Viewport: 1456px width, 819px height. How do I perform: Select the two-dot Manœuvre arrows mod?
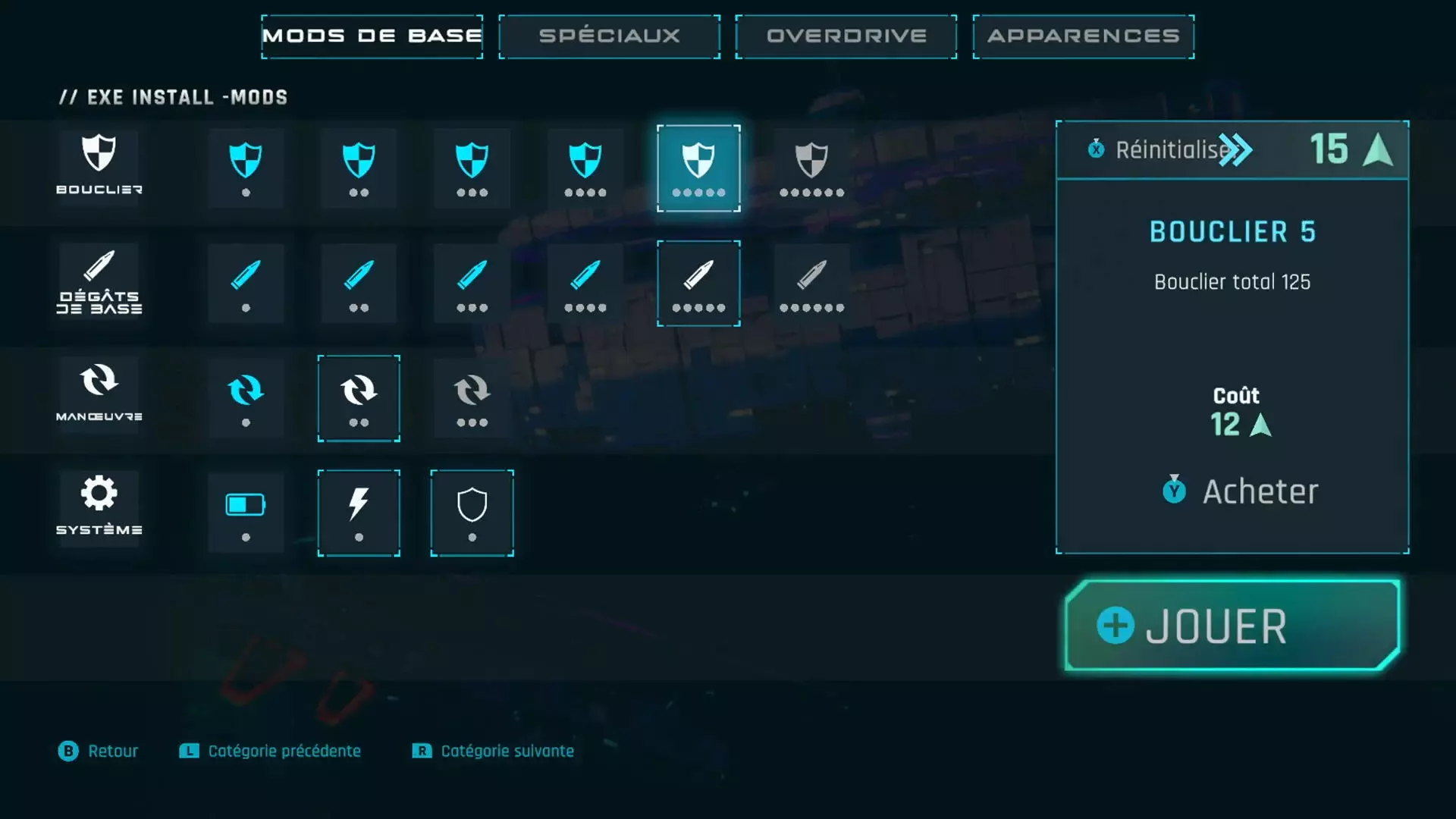click(x=359, y=398)
